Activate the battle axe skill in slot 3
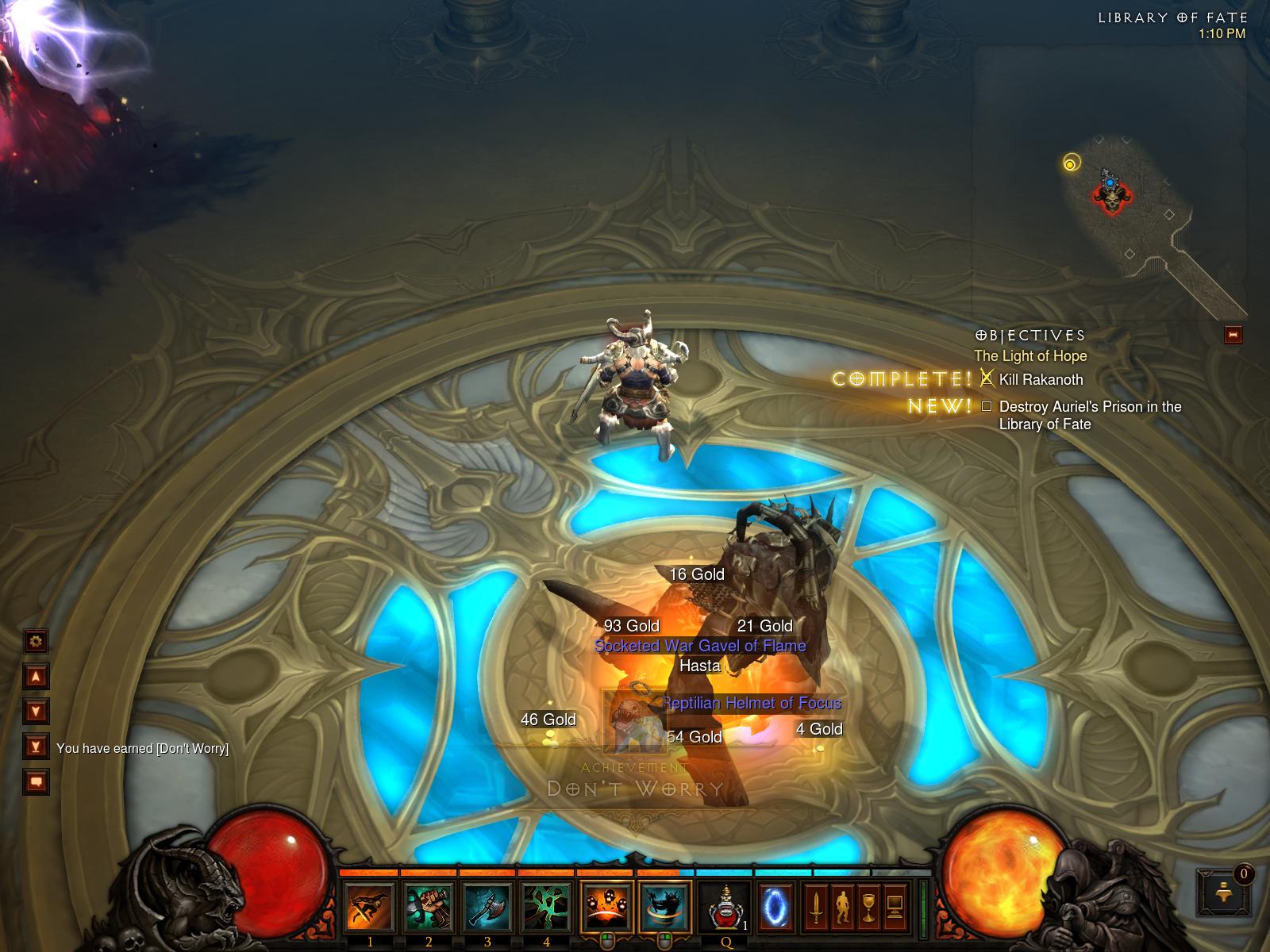Screen dimensions: 1270x952 coord(487,907)
